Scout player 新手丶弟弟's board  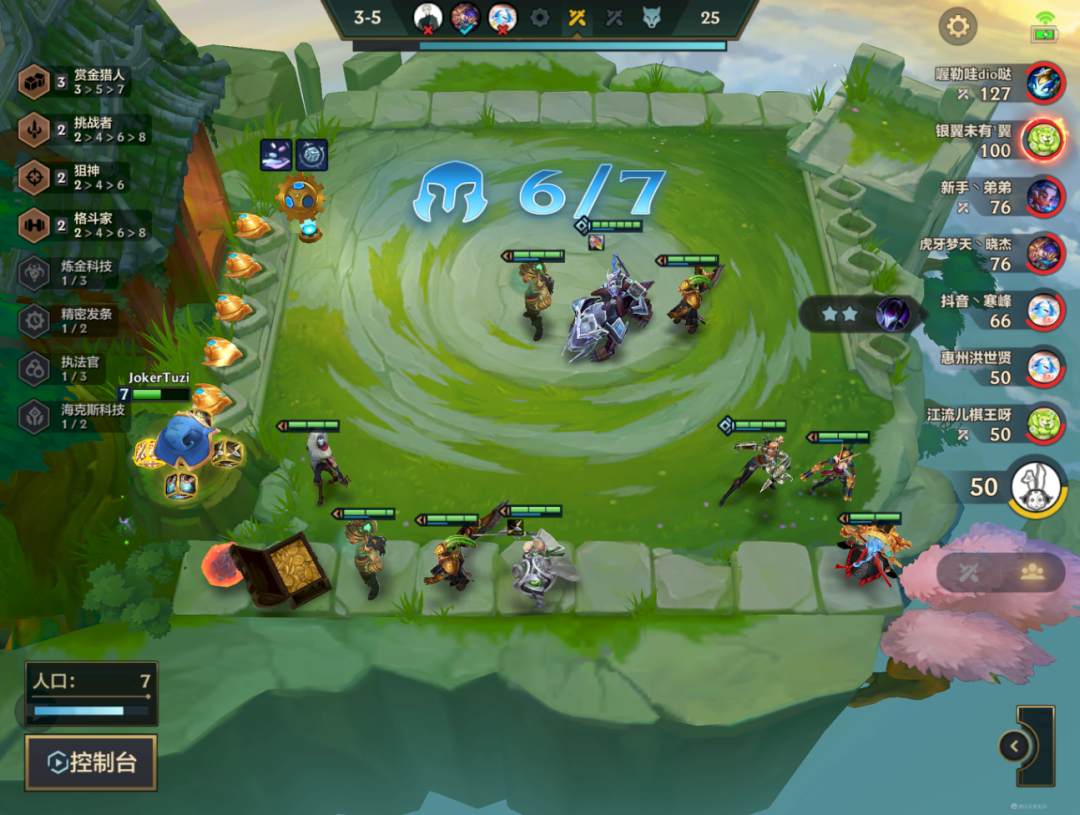pyautogui.click(x=1043, y=196)
